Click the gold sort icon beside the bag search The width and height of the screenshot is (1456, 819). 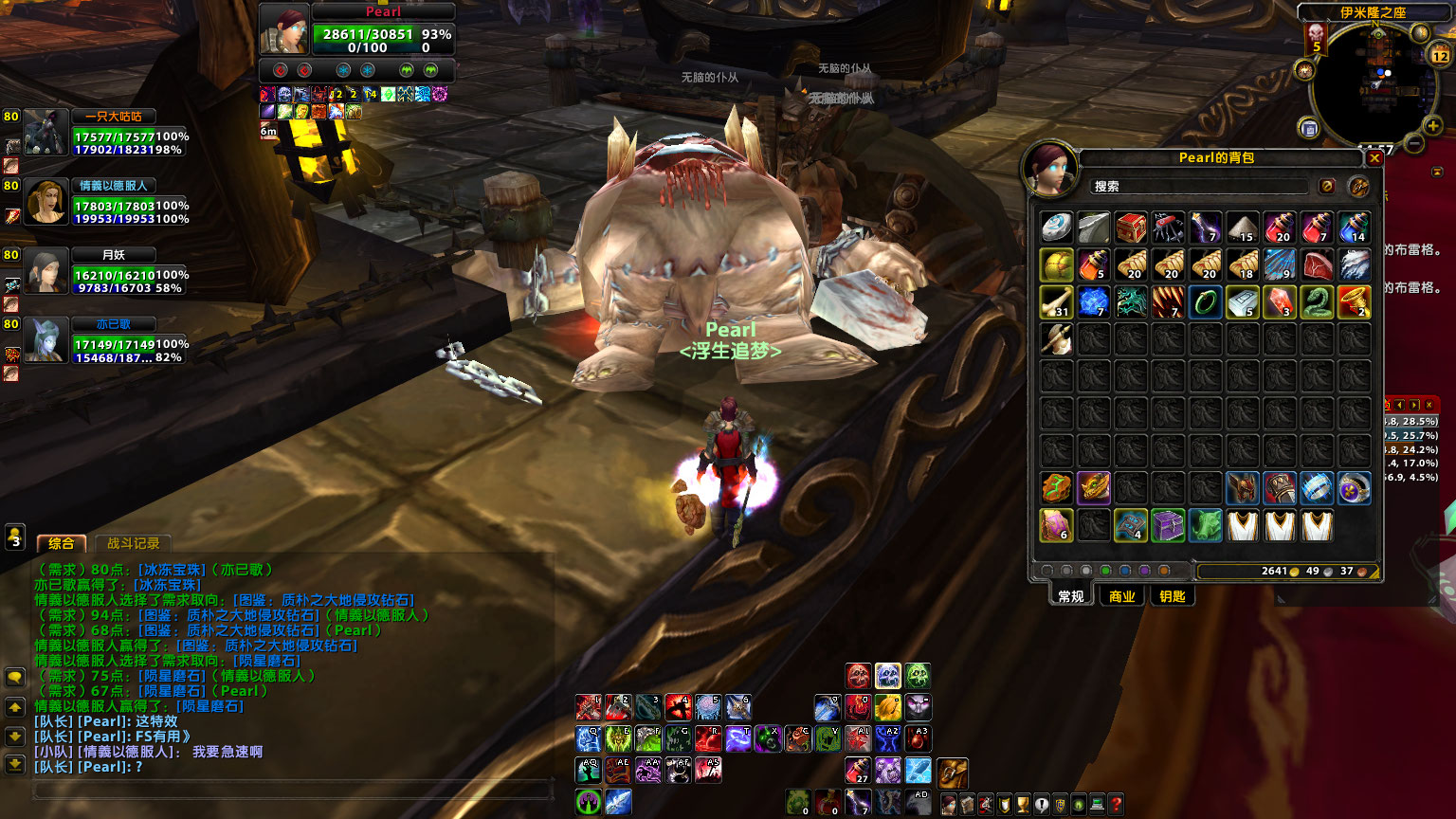1361,186
